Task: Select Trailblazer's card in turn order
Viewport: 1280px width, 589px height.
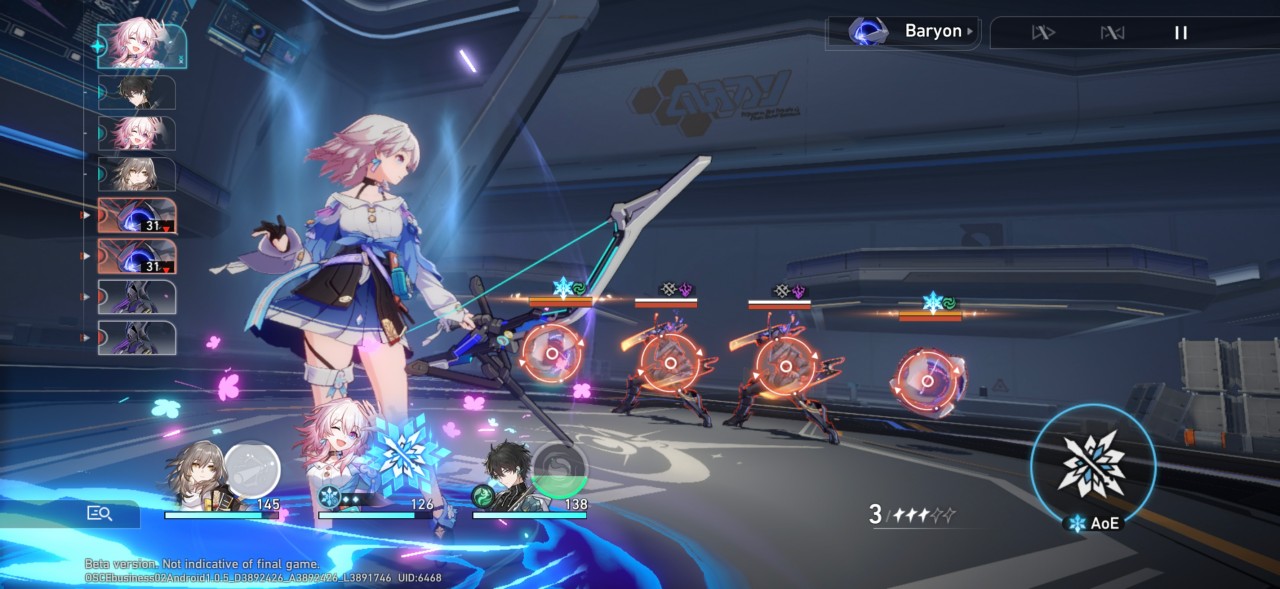Action: pos(137,174)
